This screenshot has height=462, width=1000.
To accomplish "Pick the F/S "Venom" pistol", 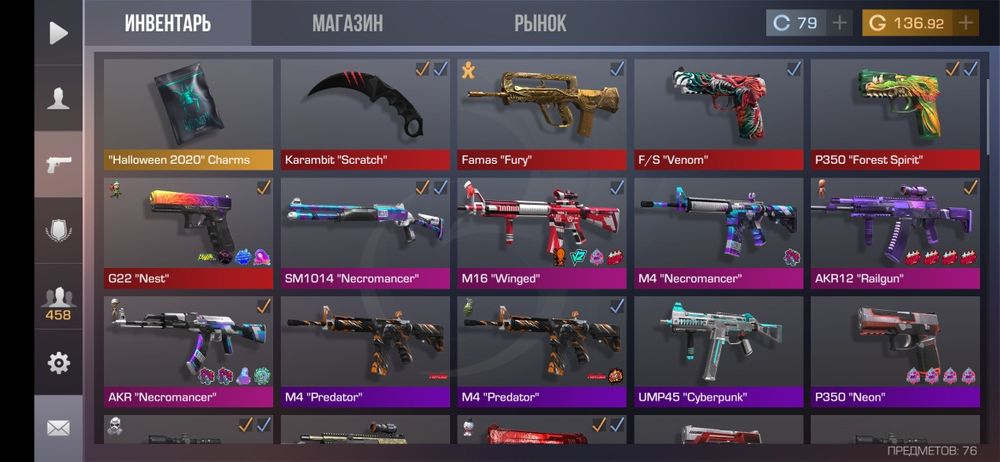I will [x=718, y=113].
